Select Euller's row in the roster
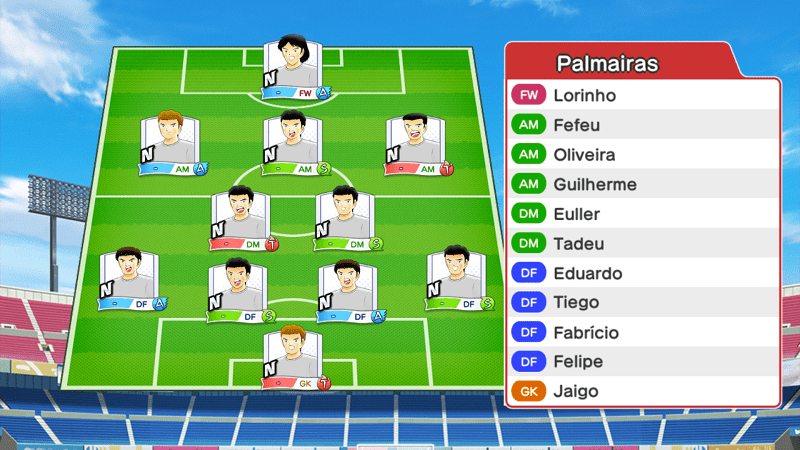The height and width of the screenshot is (450, 800). tap(642, 214)
